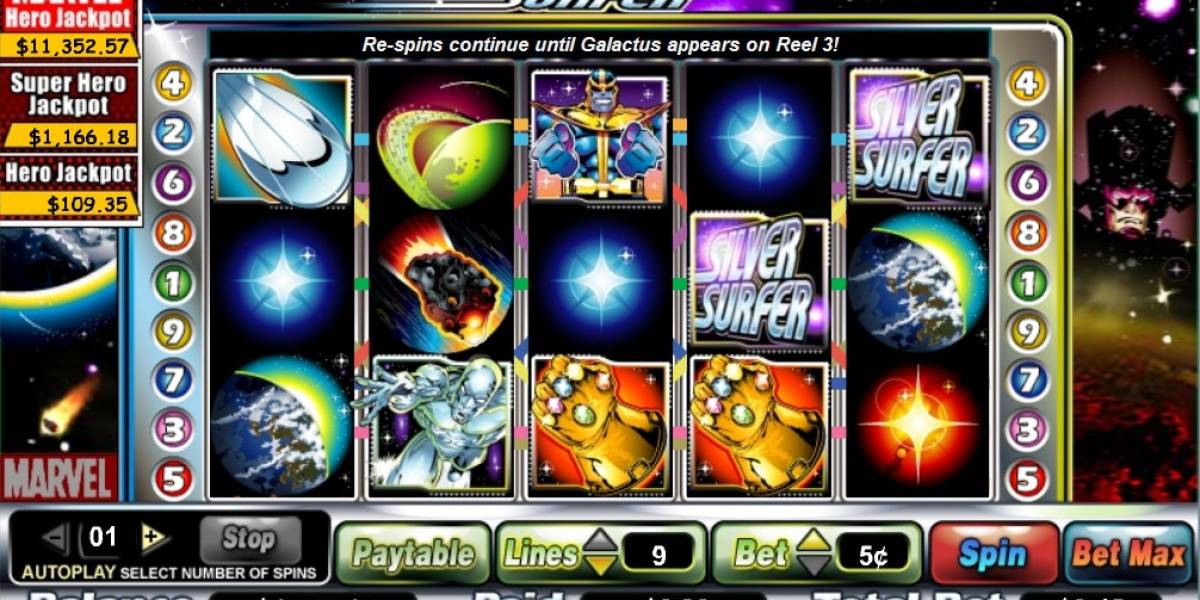Hit the Spin button
The height and width of the screenshot is (600, 1200).
click(x=993, y=553)
